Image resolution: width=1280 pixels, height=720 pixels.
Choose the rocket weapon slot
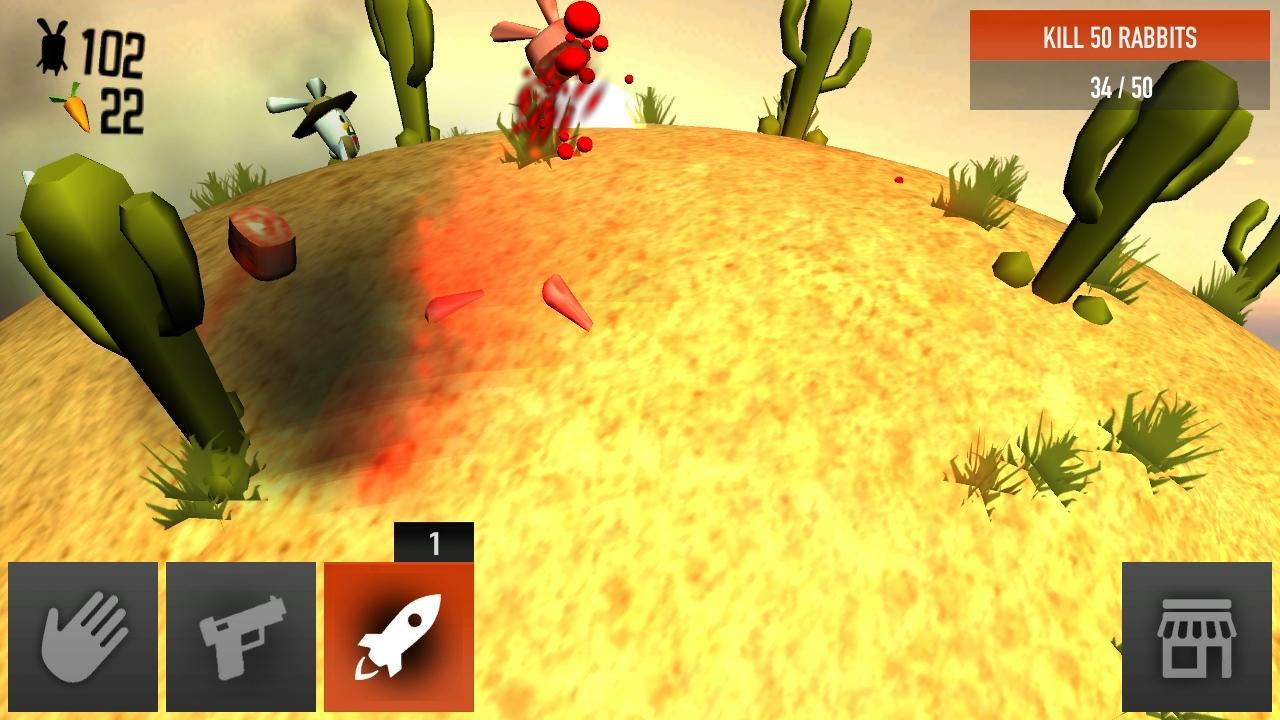click(399, 637)
